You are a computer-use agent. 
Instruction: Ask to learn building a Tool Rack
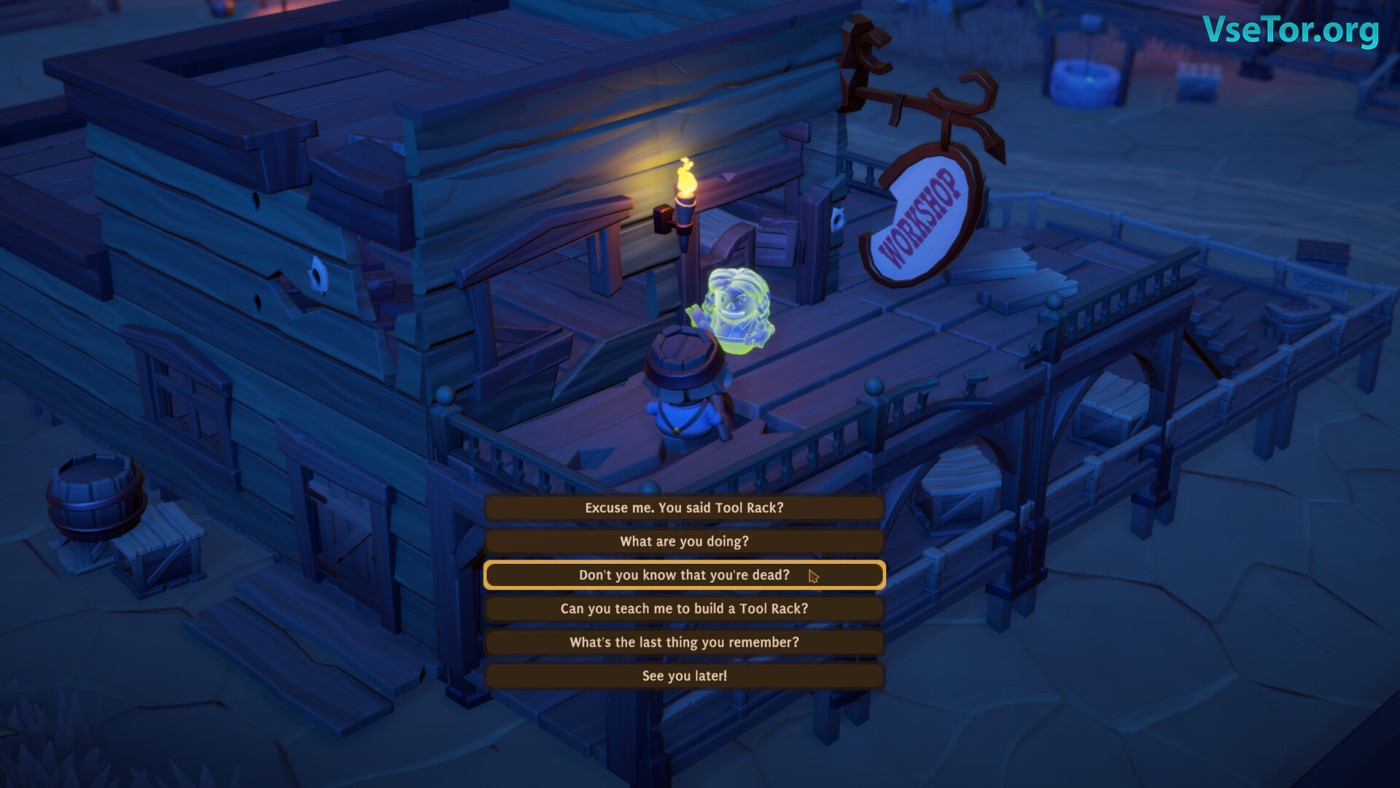point(684,609)
